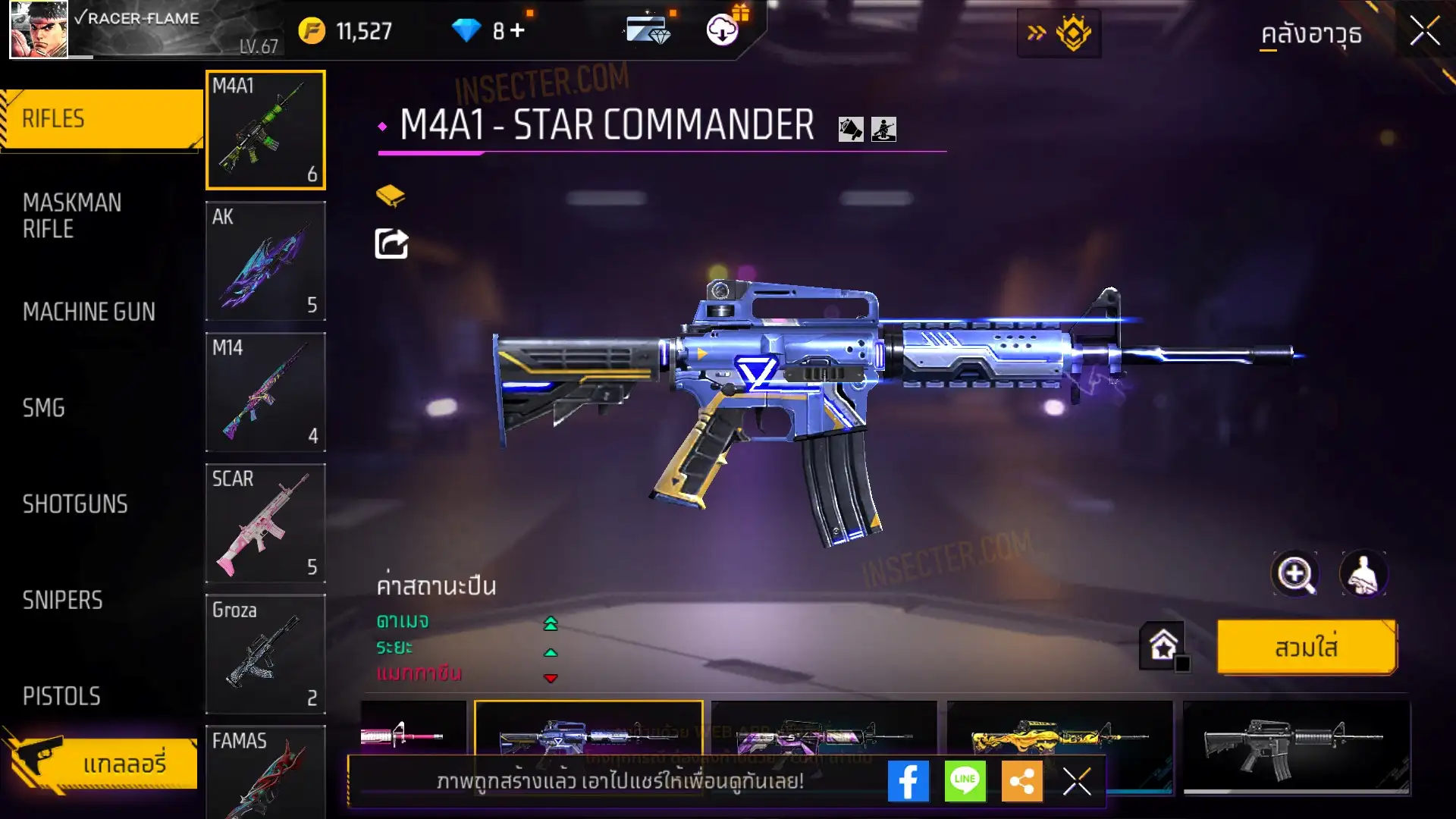Share the image to Facebook
This screenshot has width=1456, height=819.
[x=908, y=781]
